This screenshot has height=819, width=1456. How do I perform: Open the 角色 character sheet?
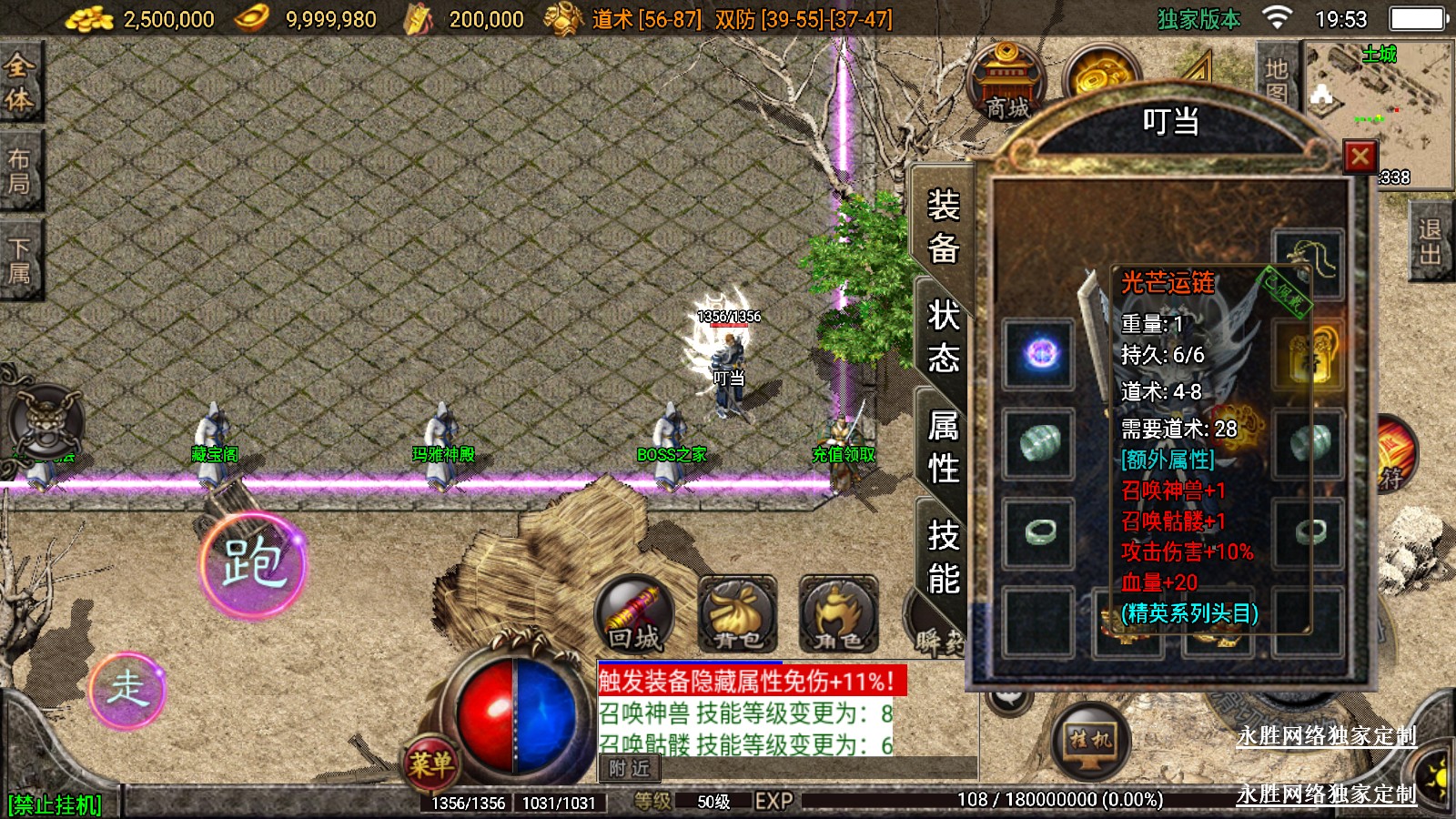click(838, 615)
